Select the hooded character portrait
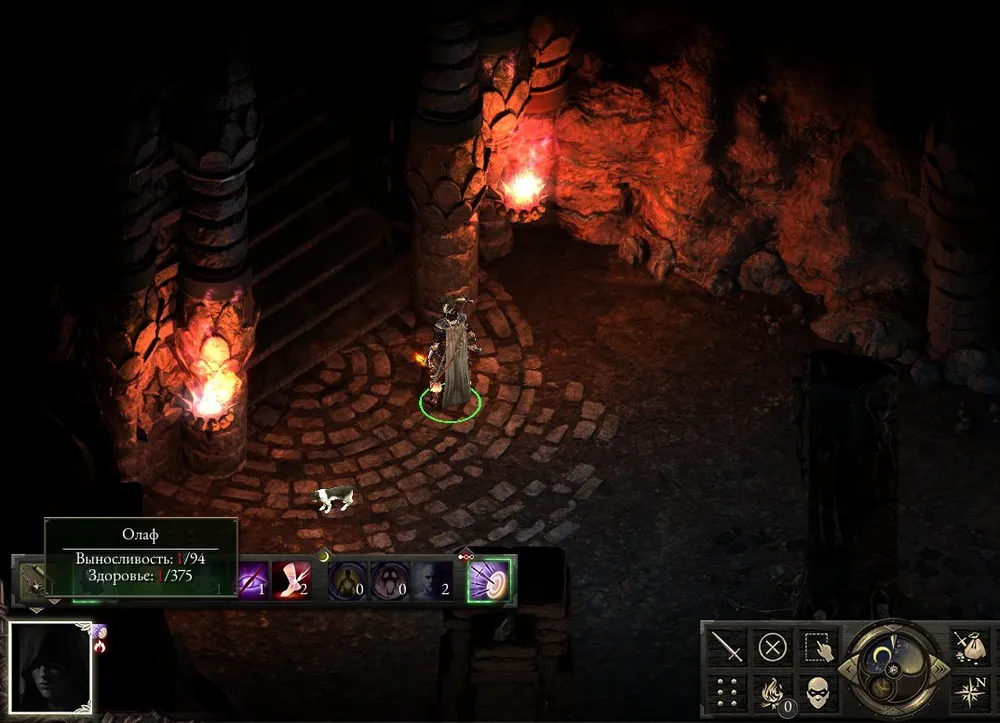This screenshot has width=1000, height=723. (x=50, y=664)
